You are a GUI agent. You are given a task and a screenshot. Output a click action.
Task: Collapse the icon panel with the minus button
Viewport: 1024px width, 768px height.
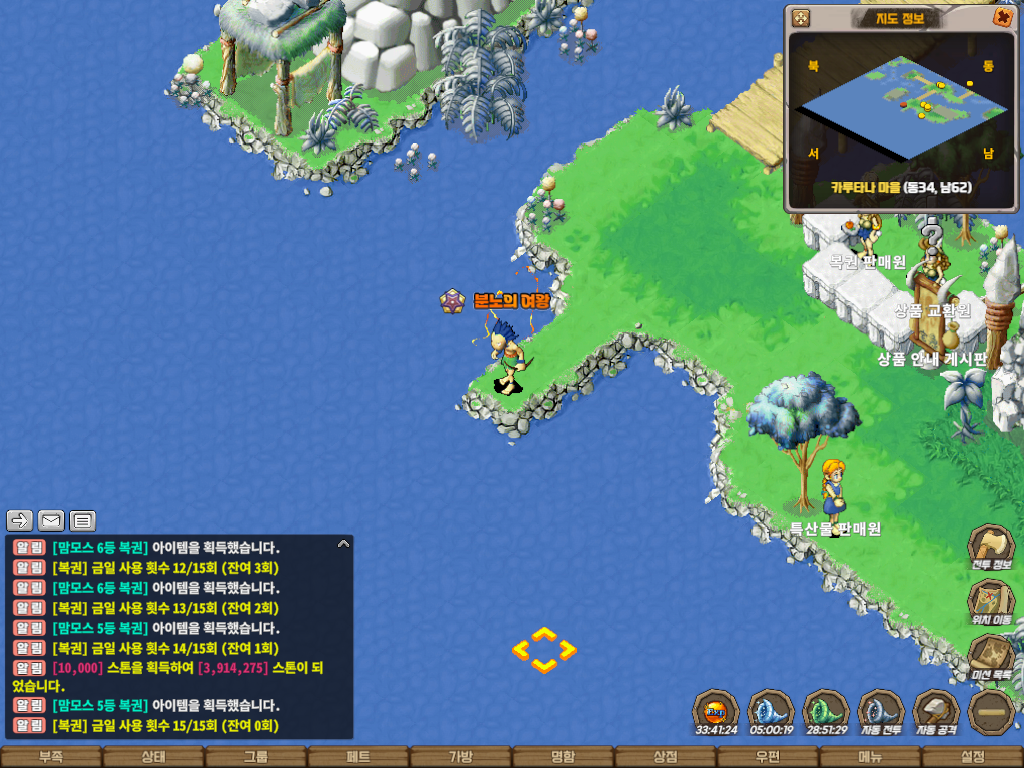[991, 712]
